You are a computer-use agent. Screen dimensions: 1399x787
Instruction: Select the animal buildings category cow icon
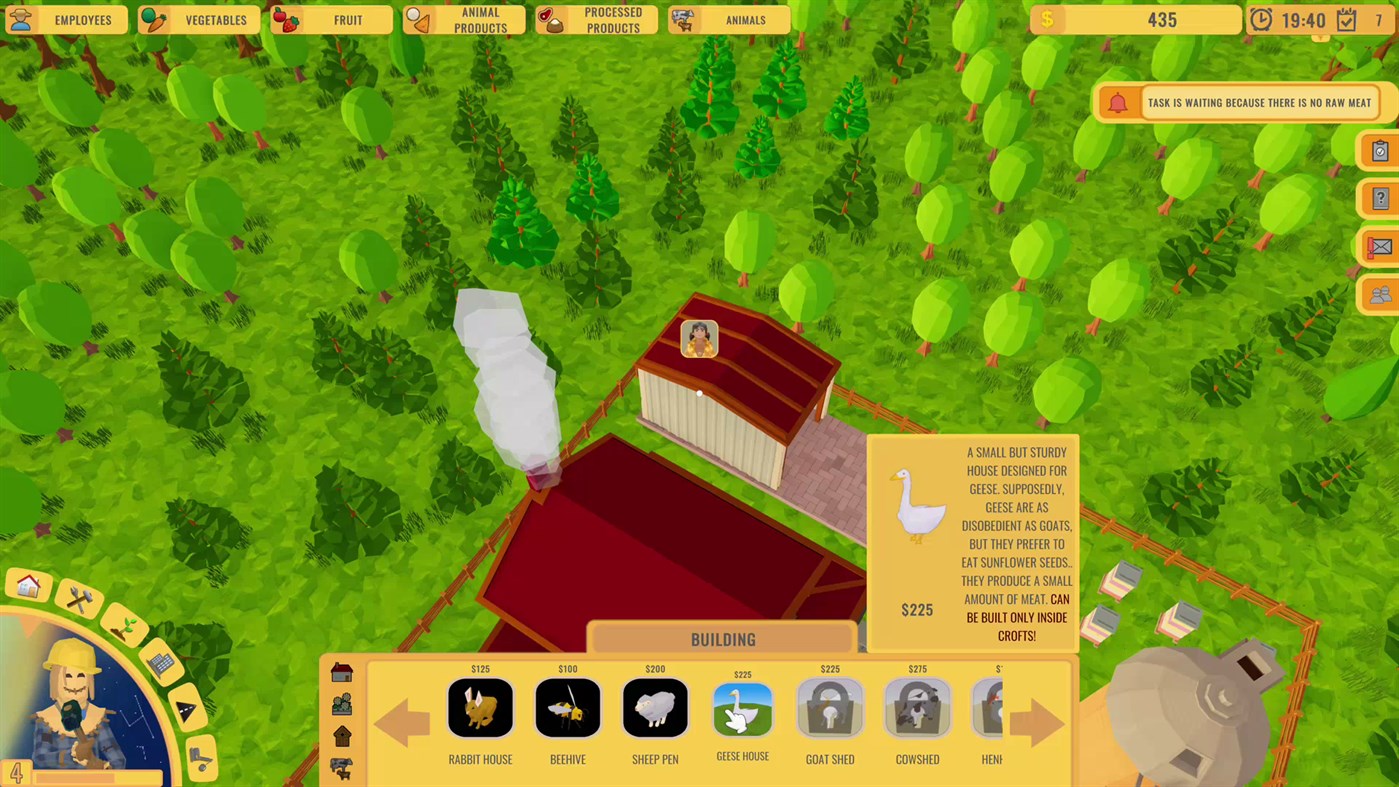pyautogui.click(x=343, y=768)
